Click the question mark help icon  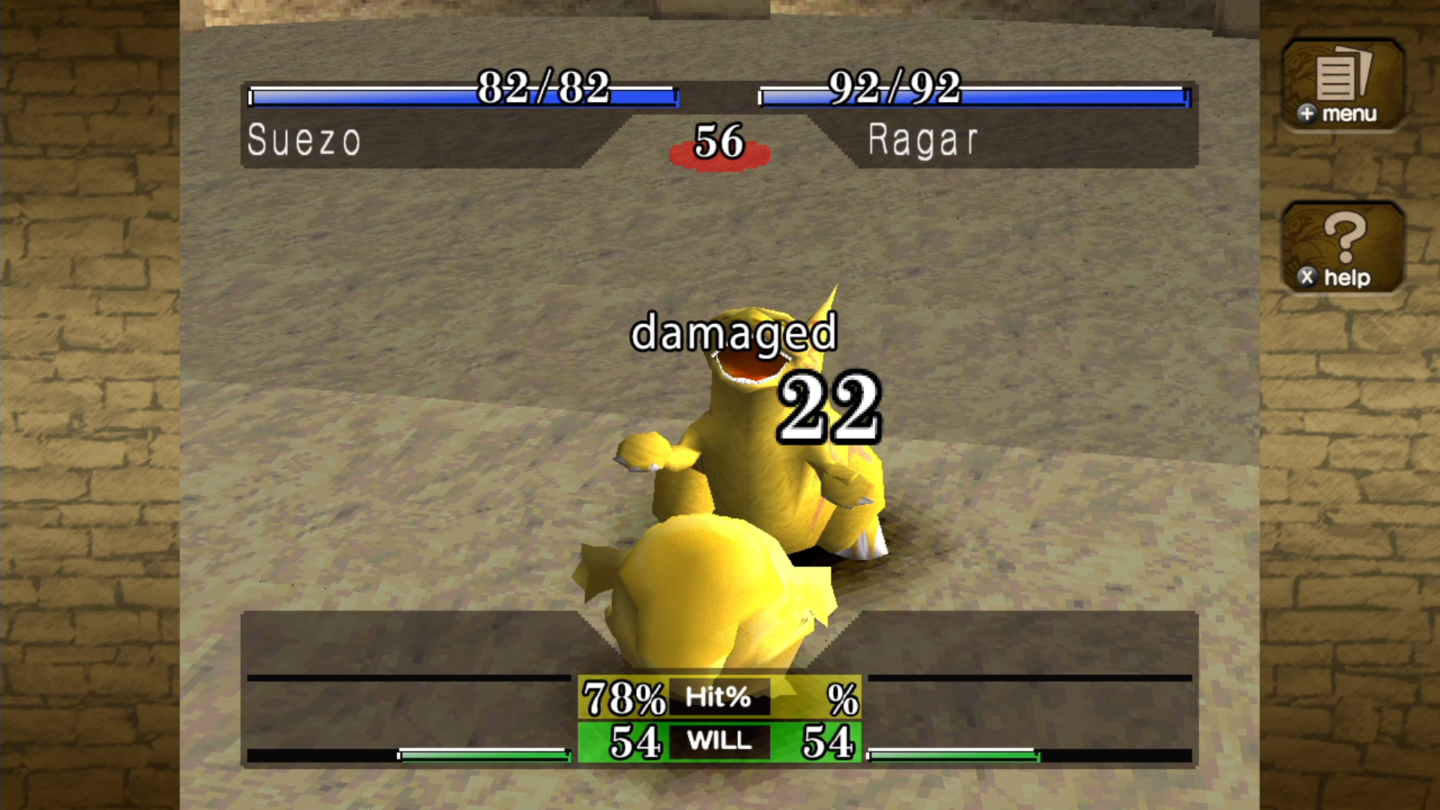coord(1343,245)
